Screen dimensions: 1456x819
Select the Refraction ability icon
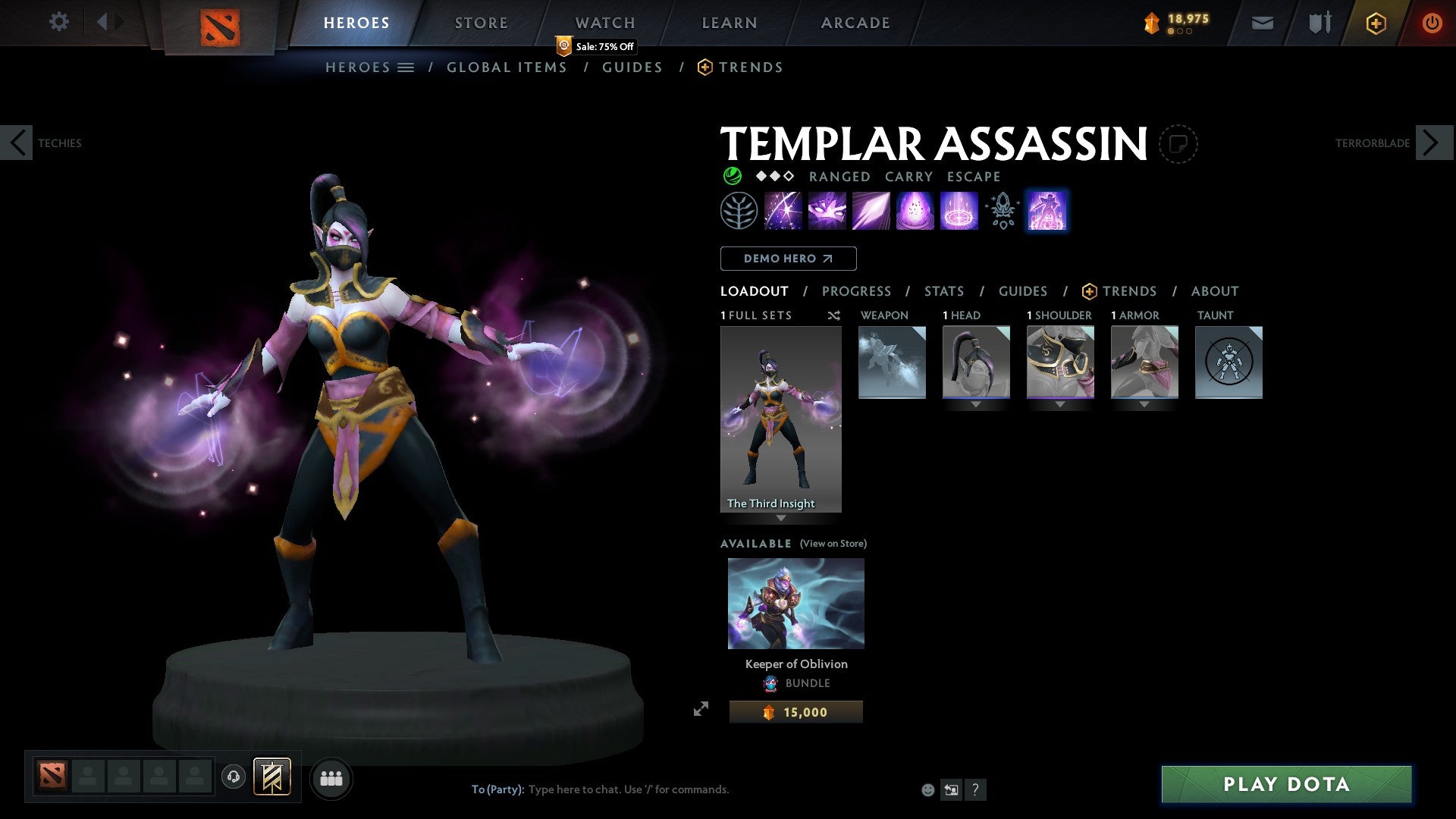coord(783,210)
